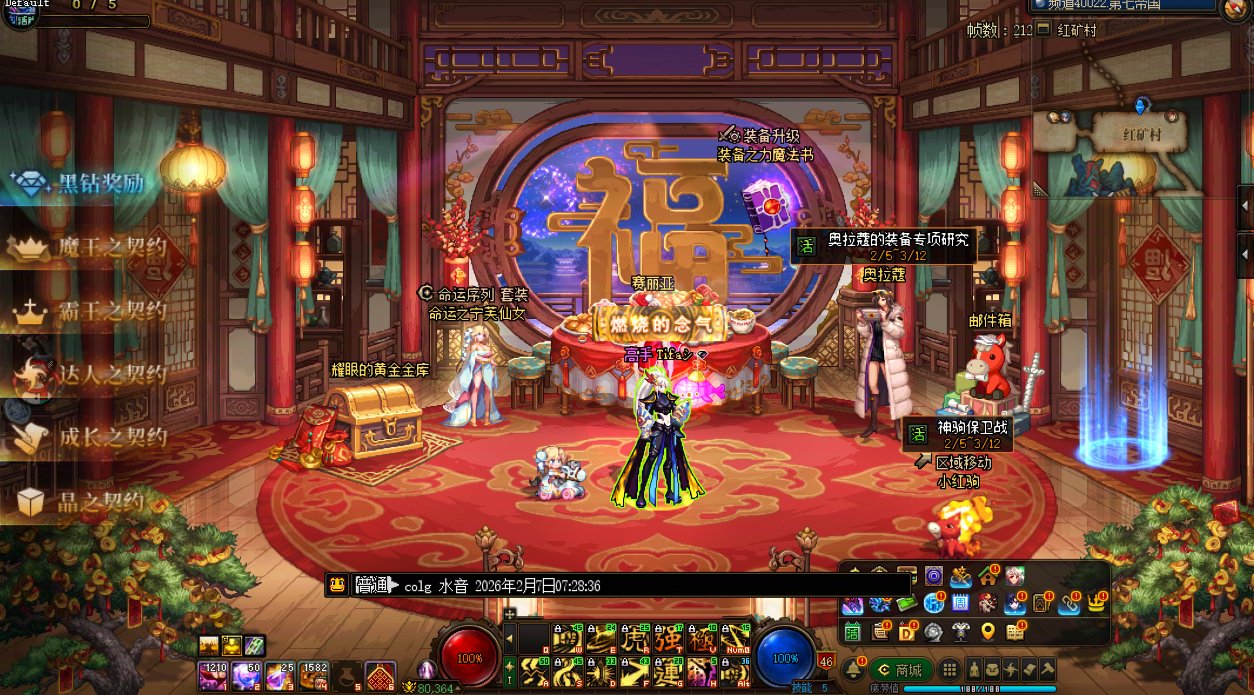Click the notification bell icon
Screen dimensions: 1254x695
point(853,669)
